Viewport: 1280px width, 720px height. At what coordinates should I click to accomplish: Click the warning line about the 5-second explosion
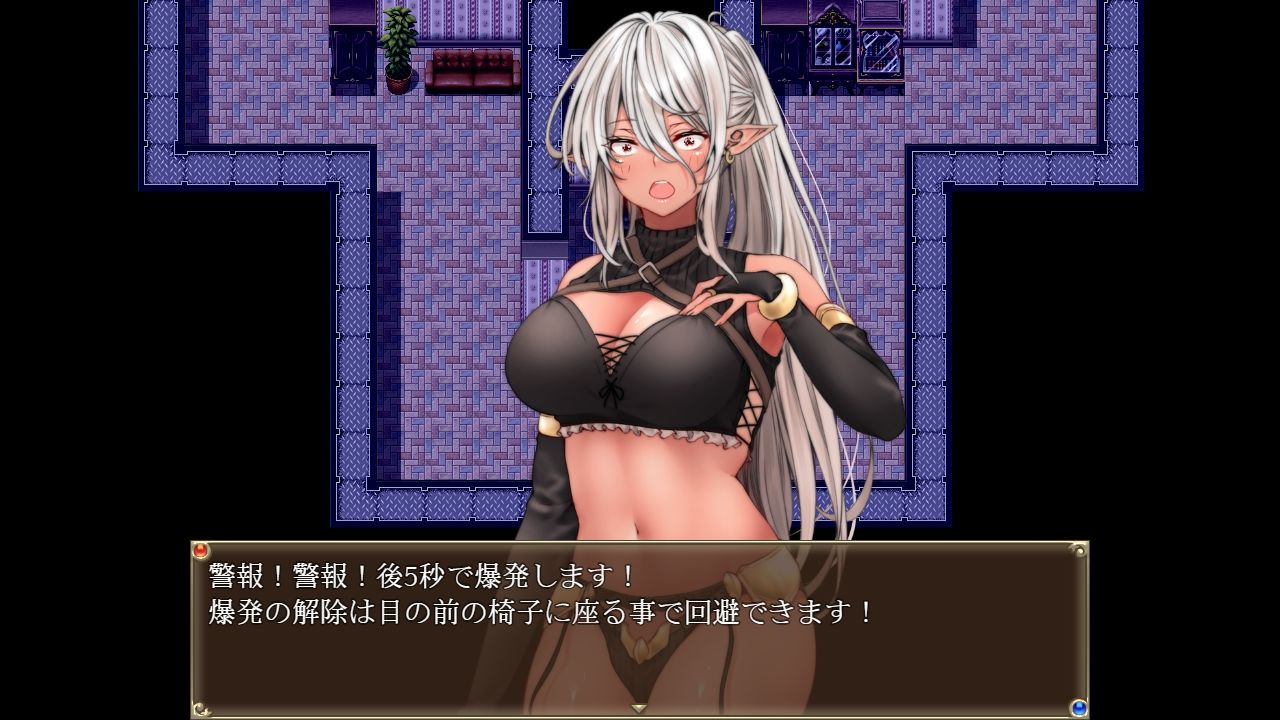tap(420, 575)
